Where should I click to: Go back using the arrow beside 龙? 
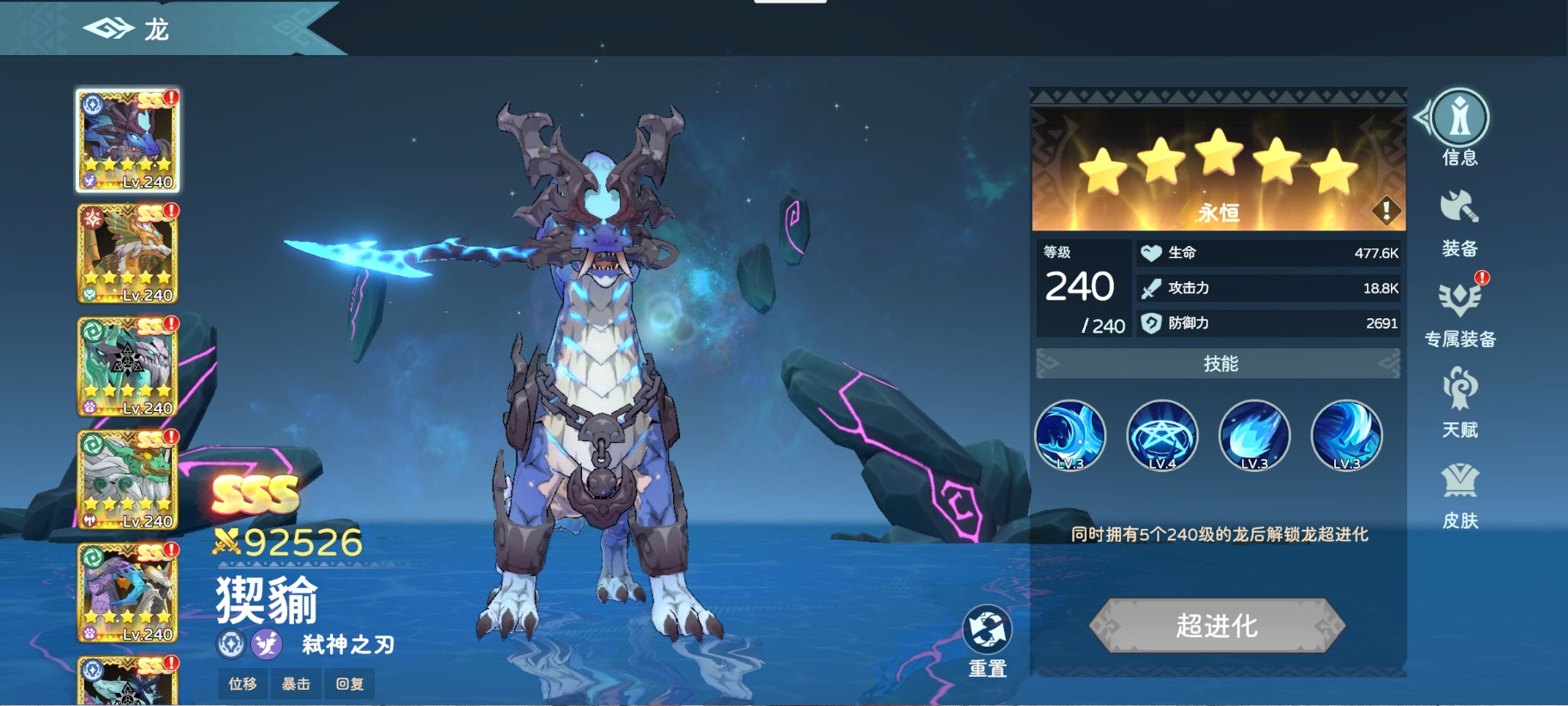108,29
